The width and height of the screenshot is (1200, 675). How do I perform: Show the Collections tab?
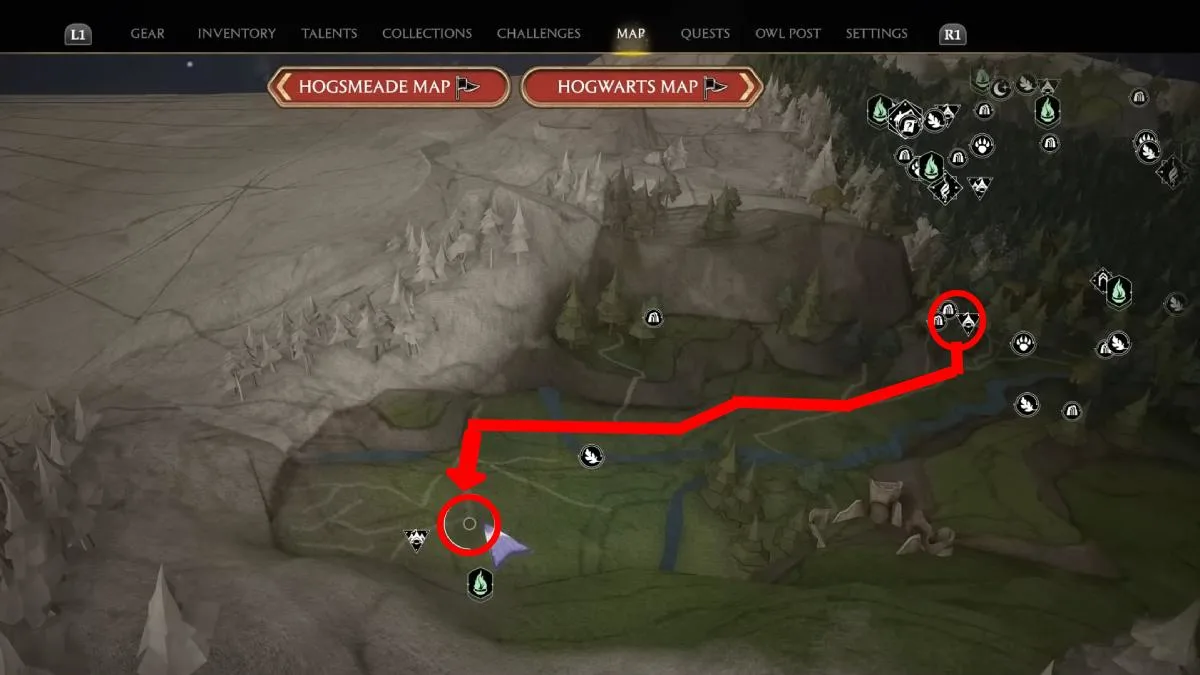427,33
